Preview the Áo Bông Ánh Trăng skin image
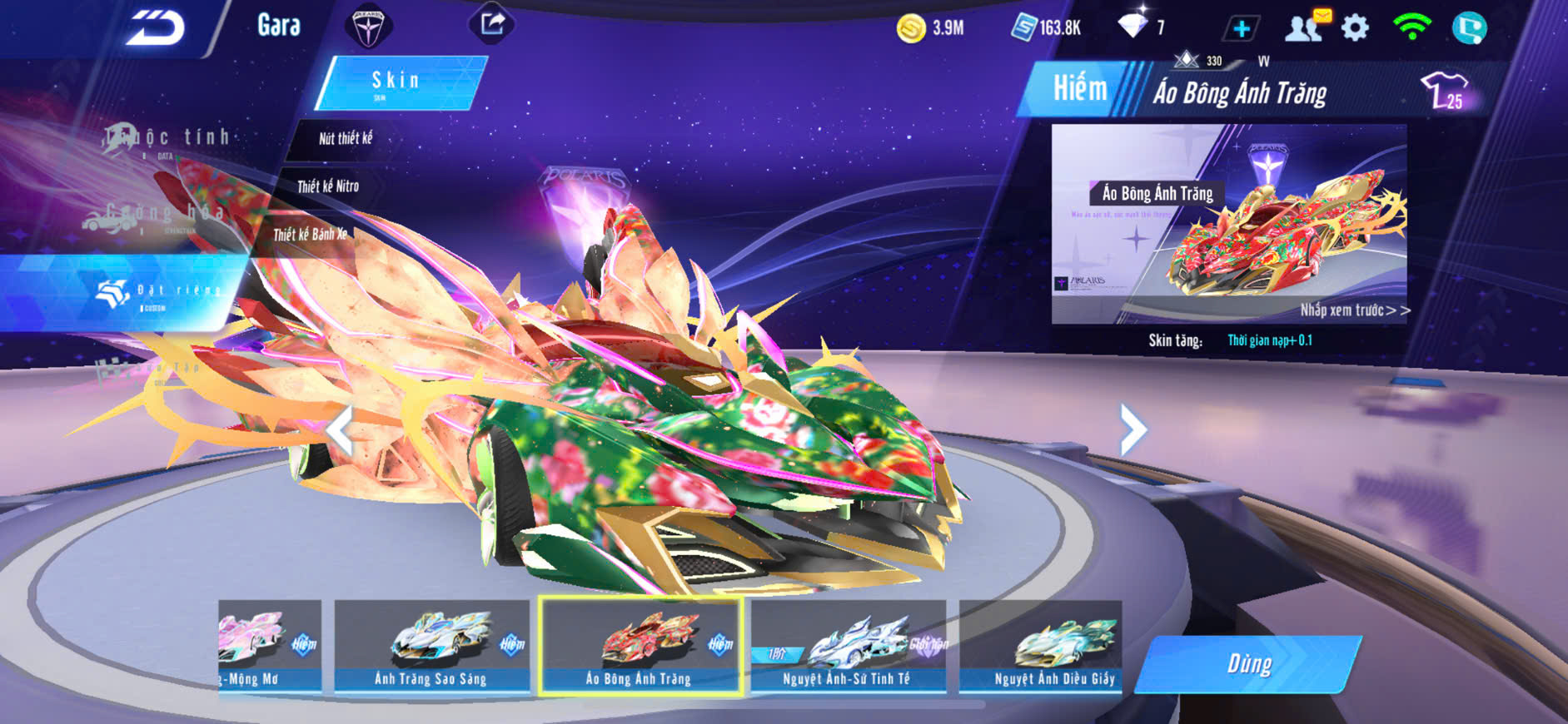Viewport: 1568px width, 724px height. tap(1228, 223)
